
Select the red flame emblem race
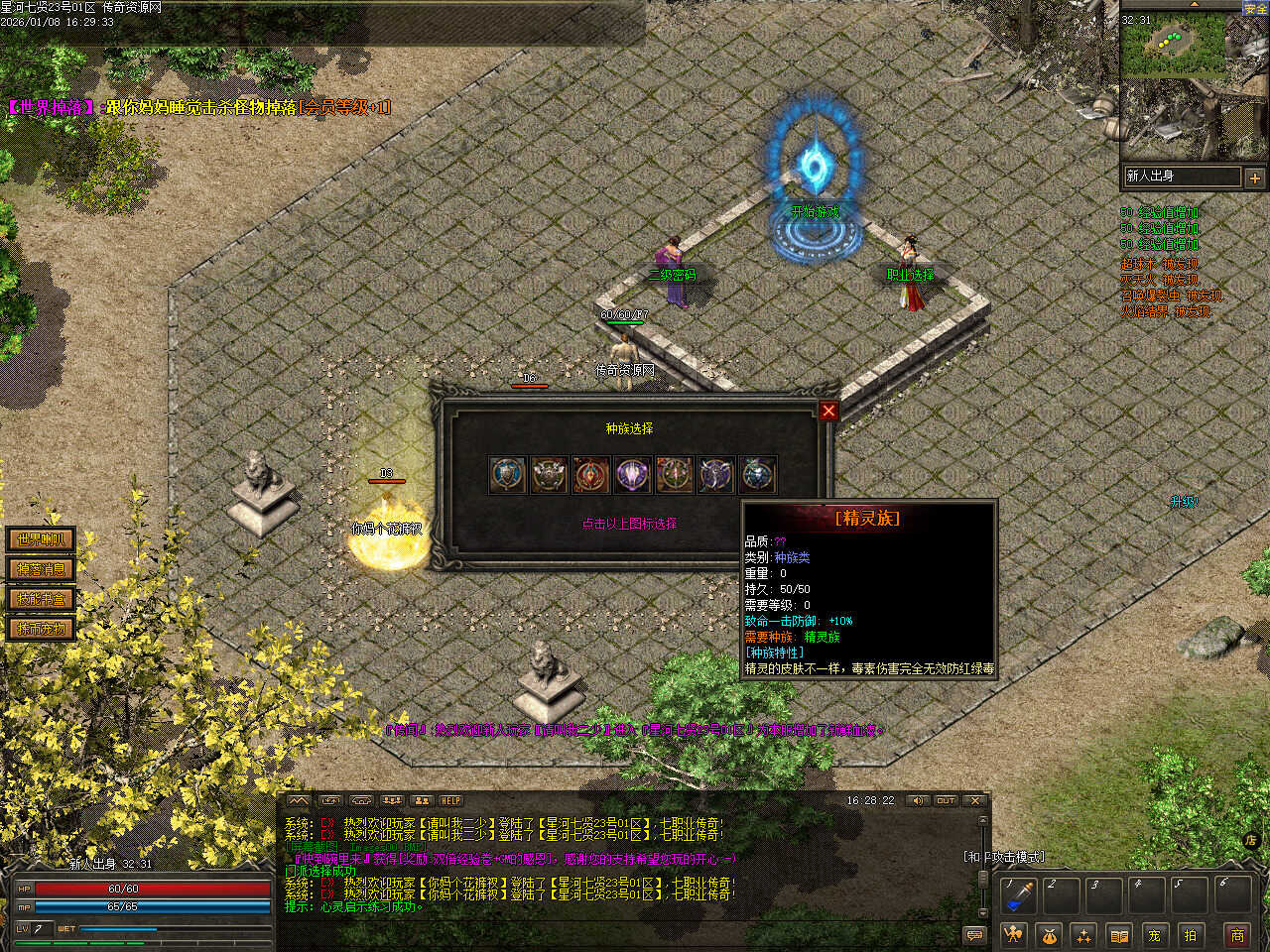[590, 475]
